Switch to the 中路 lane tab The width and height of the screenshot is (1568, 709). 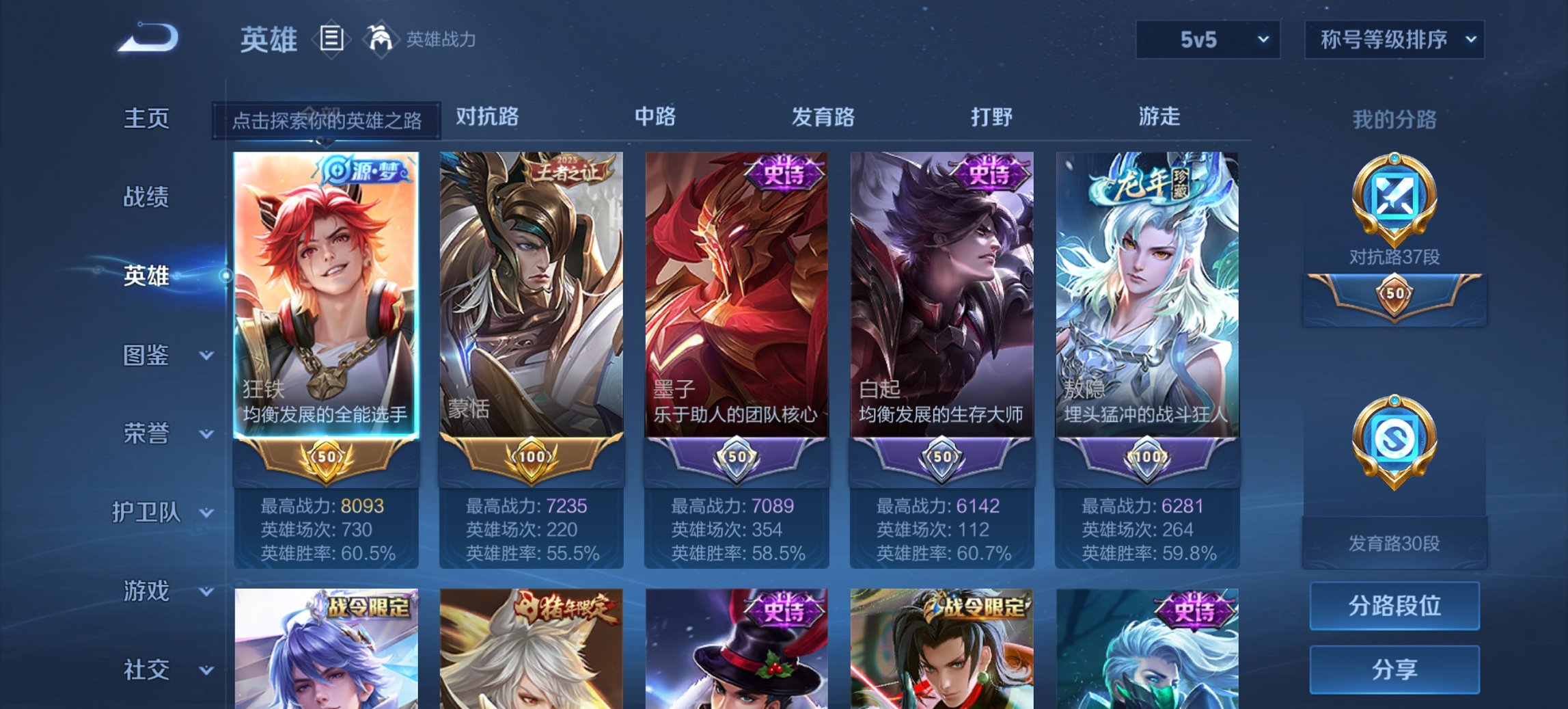(x=656, y=118)
